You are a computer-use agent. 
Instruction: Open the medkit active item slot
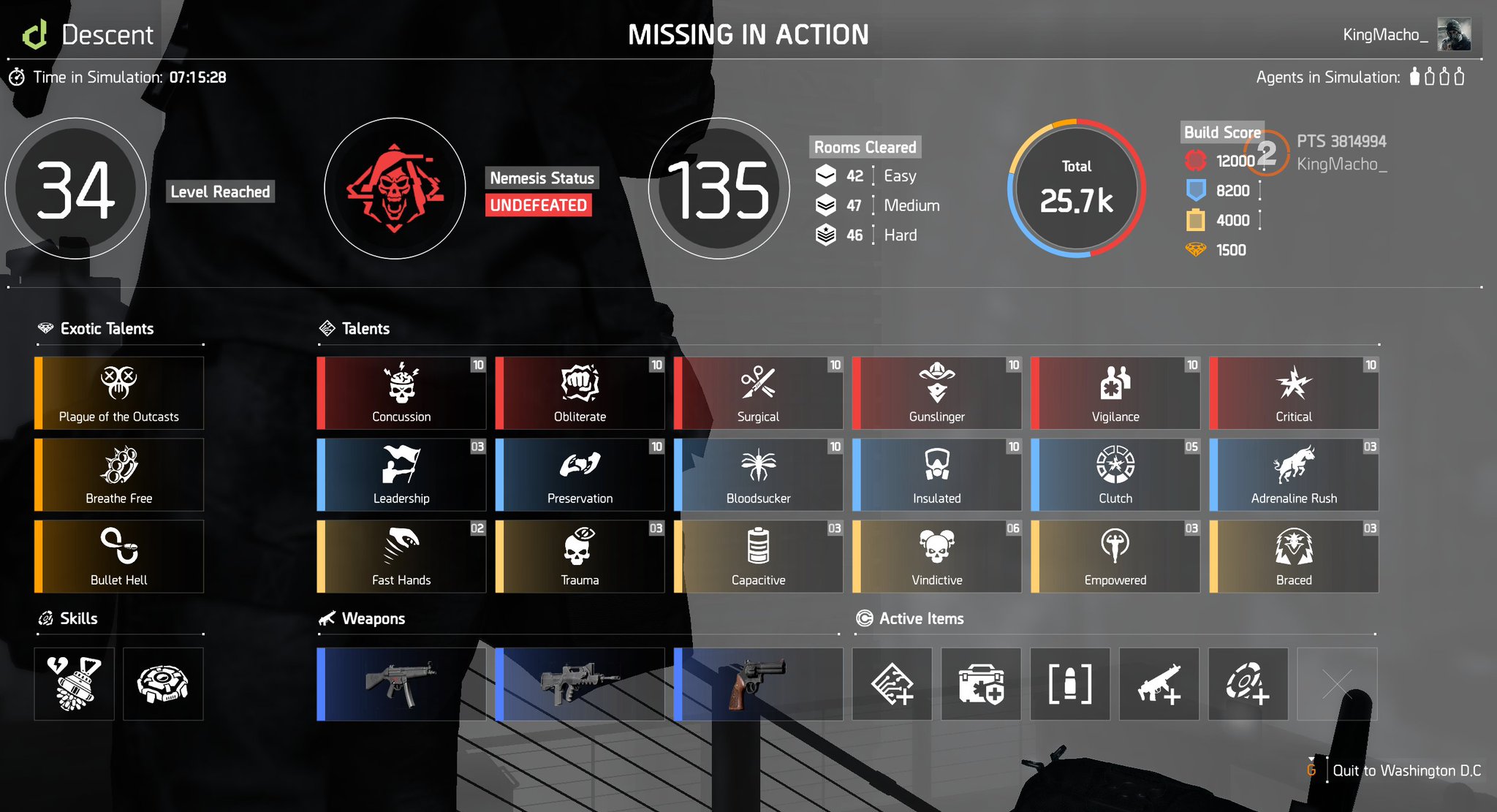[x=981, y=684]
